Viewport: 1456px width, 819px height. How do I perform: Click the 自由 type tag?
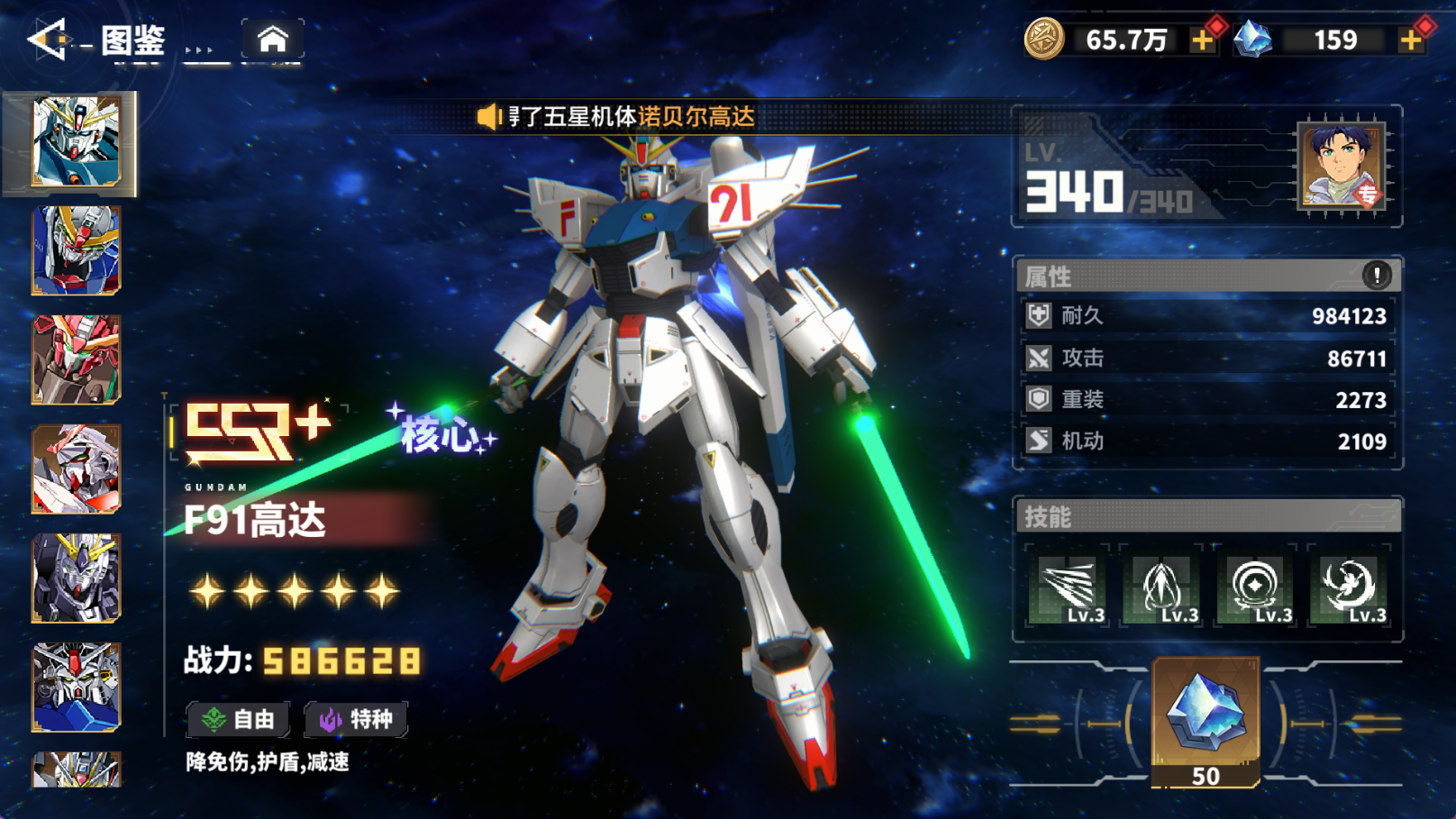239,719
